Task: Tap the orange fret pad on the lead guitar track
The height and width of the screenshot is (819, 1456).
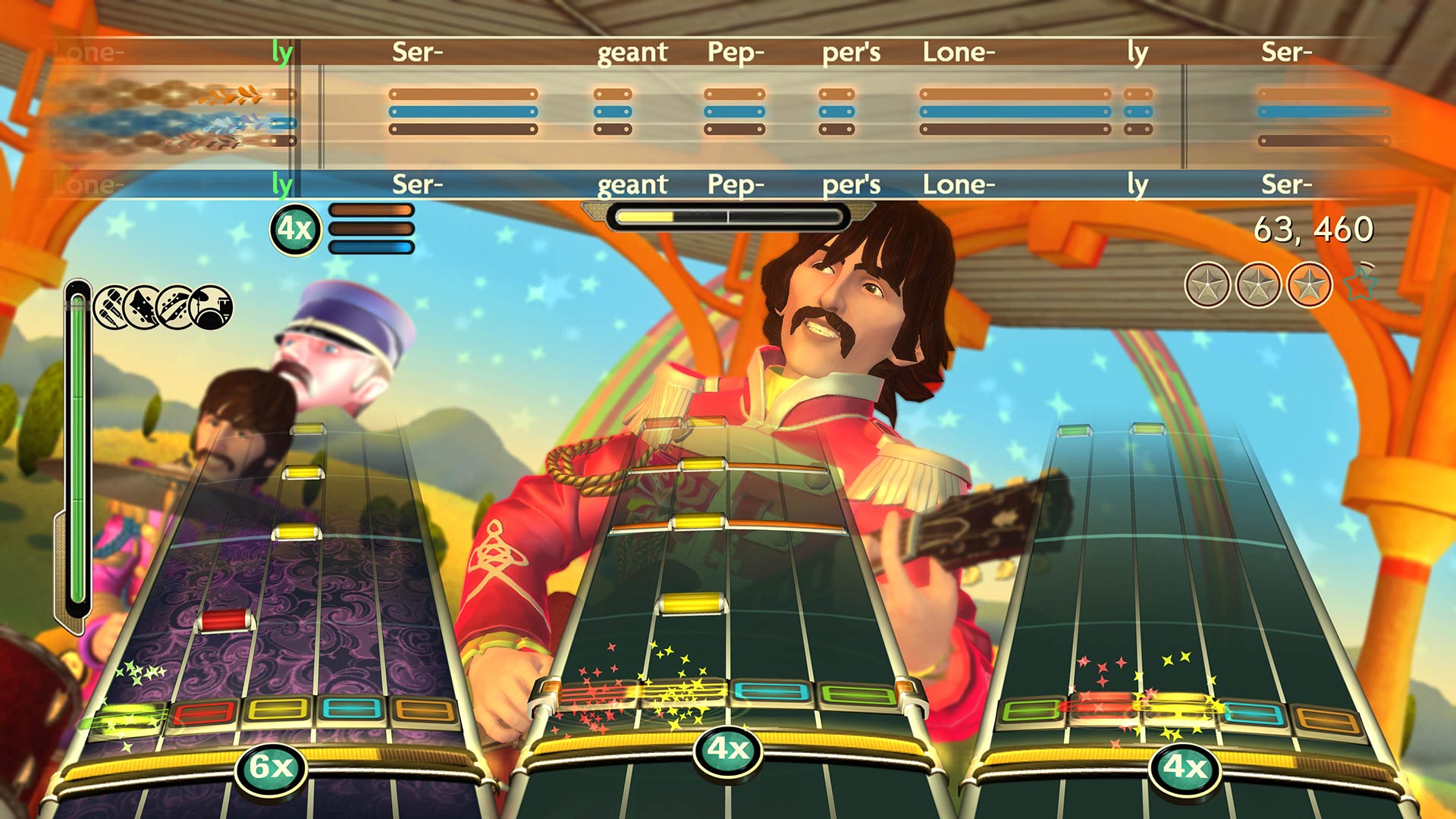Action: [x=1329, y=719]
